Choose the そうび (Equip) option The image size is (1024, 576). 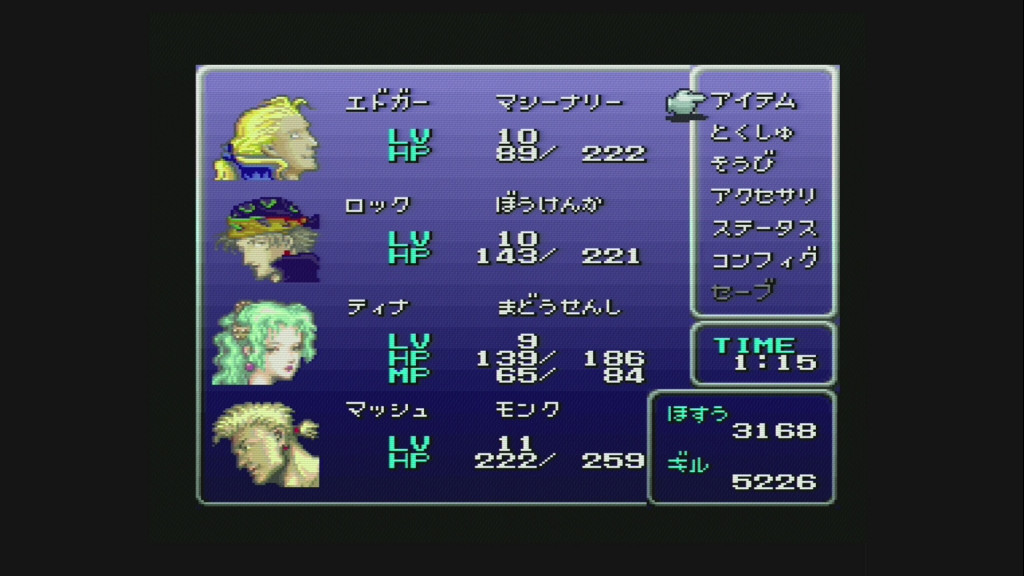(x=742, y=164)
